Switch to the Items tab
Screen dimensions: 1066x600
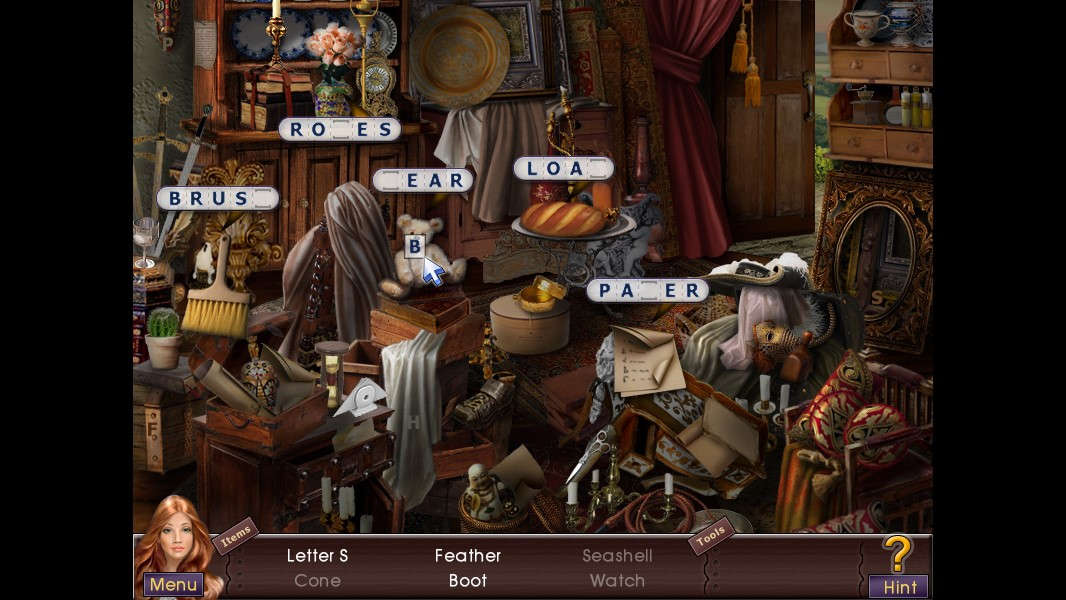click(235, 536)
